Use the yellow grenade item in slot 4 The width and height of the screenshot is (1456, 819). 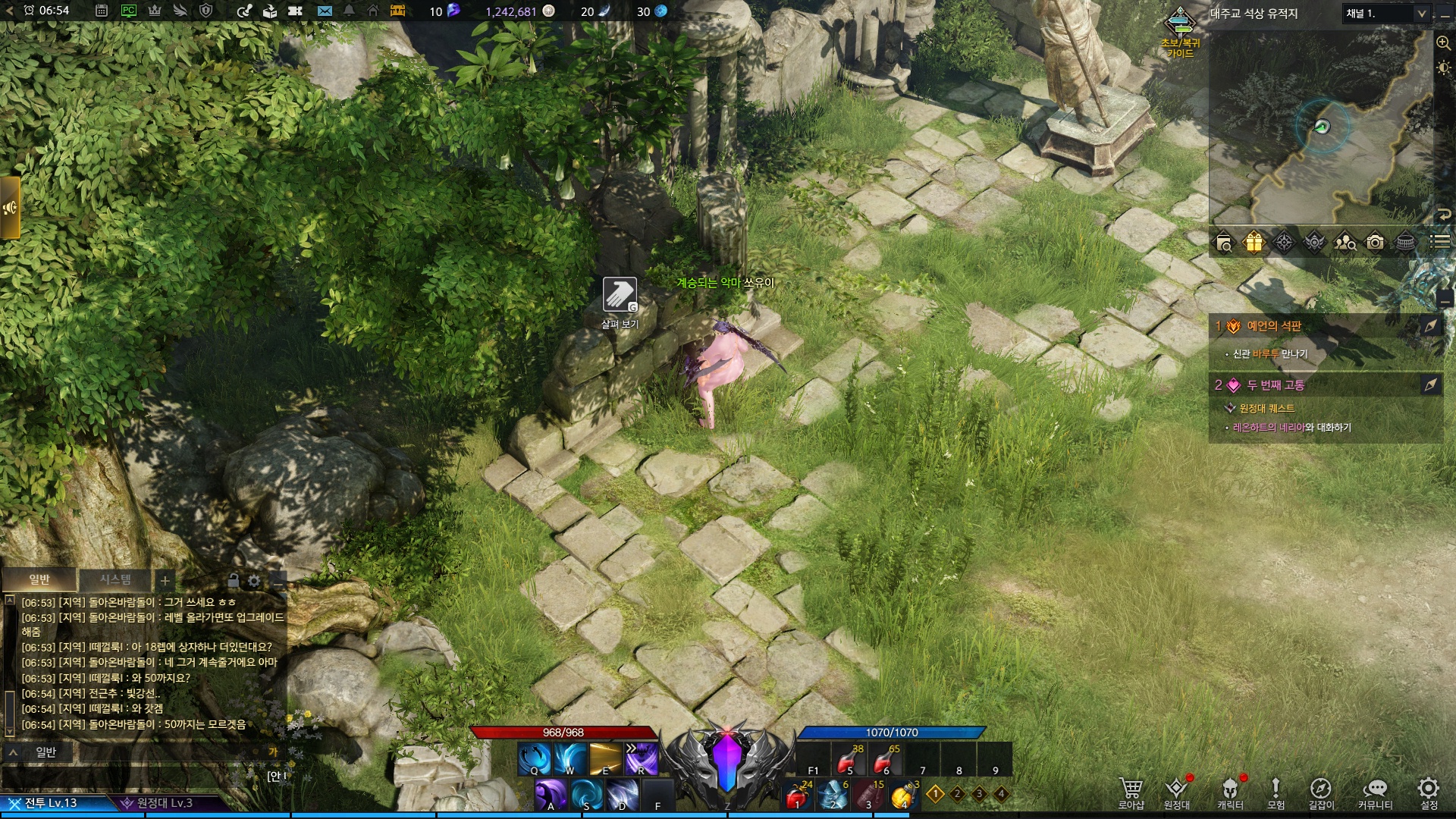click(x=902, y=795)
